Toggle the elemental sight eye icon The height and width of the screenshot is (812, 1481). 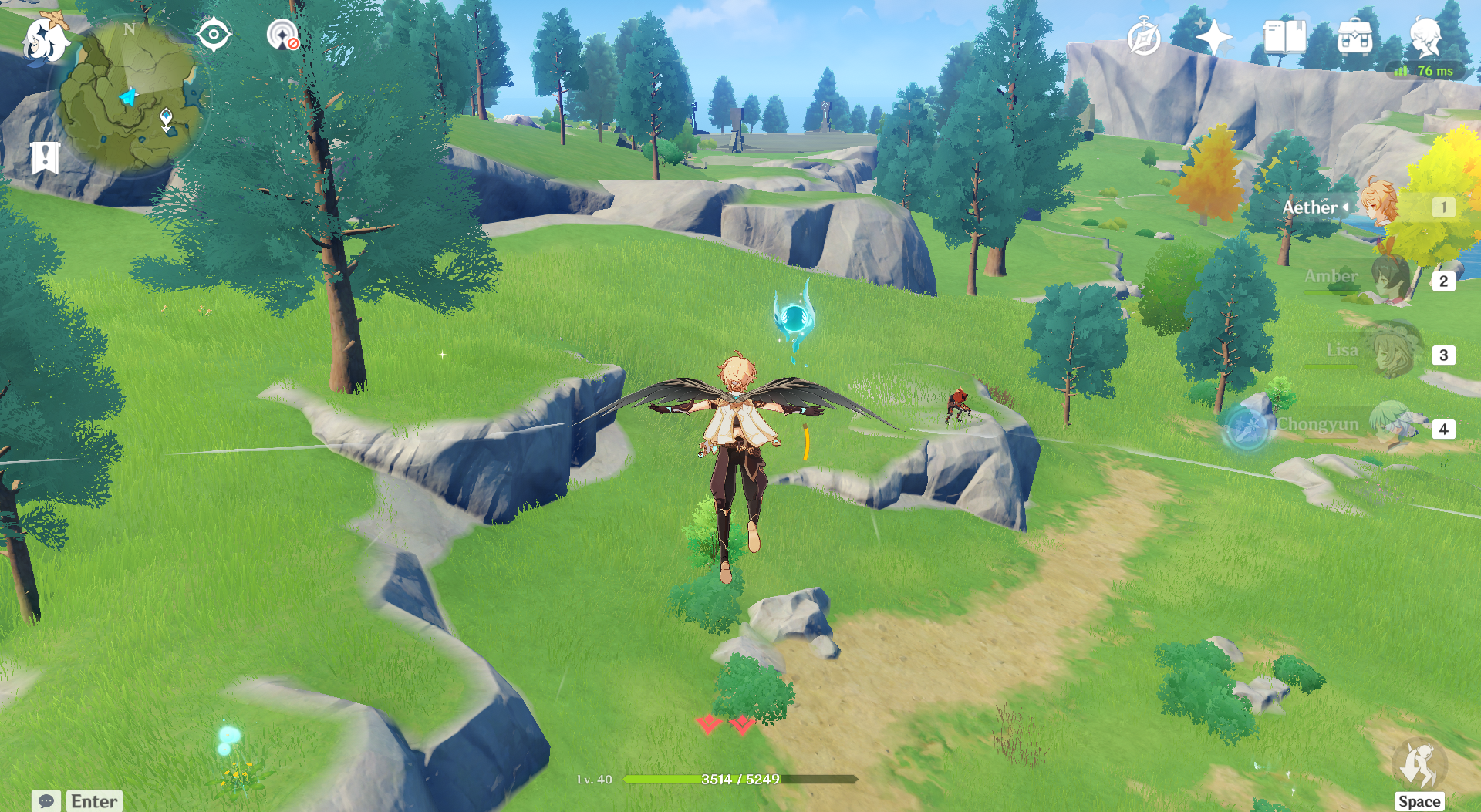(214, 35)
